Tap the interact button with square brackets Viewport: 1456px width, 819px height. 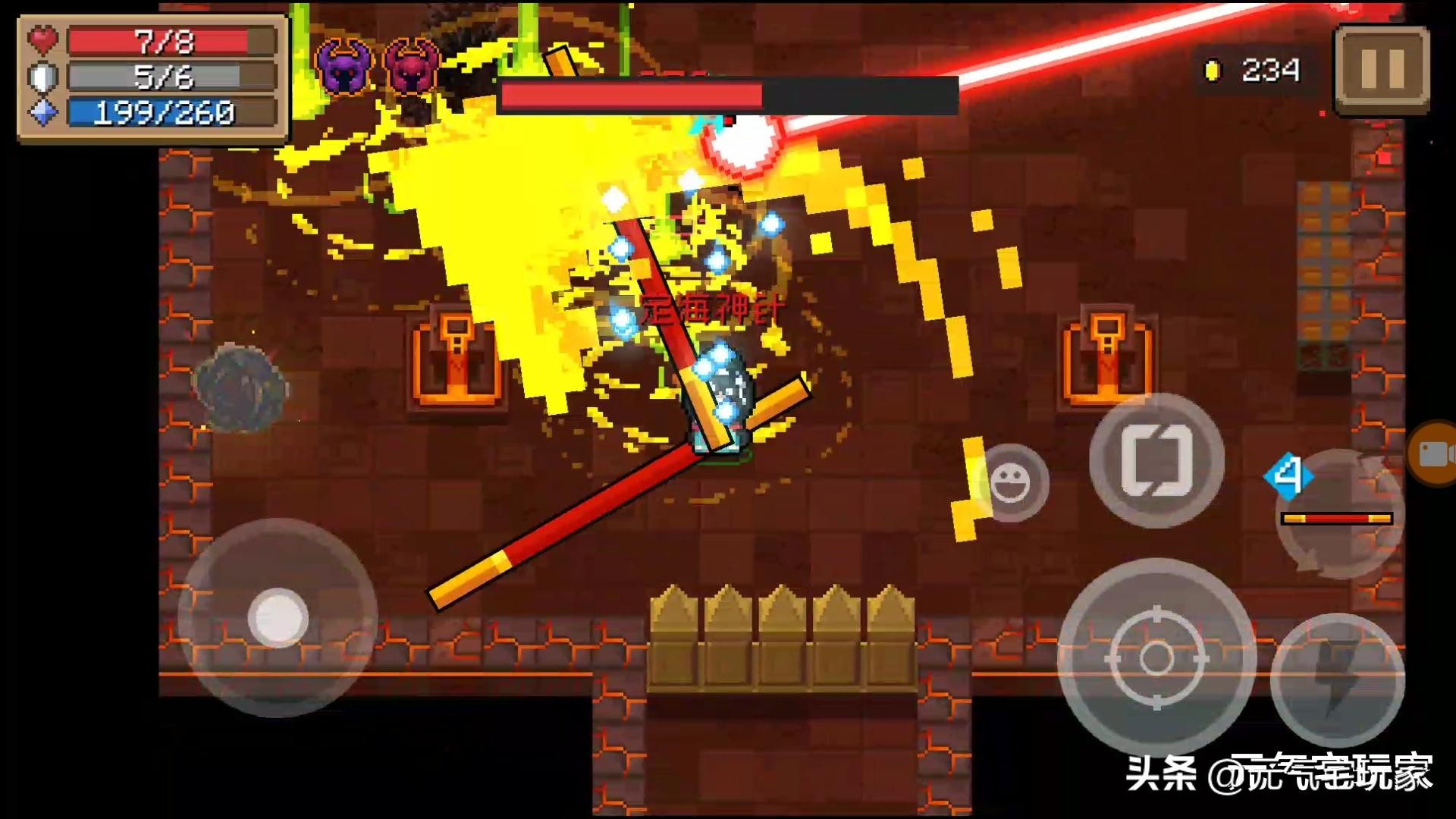pyautogui.click(x=1156, y=460)
